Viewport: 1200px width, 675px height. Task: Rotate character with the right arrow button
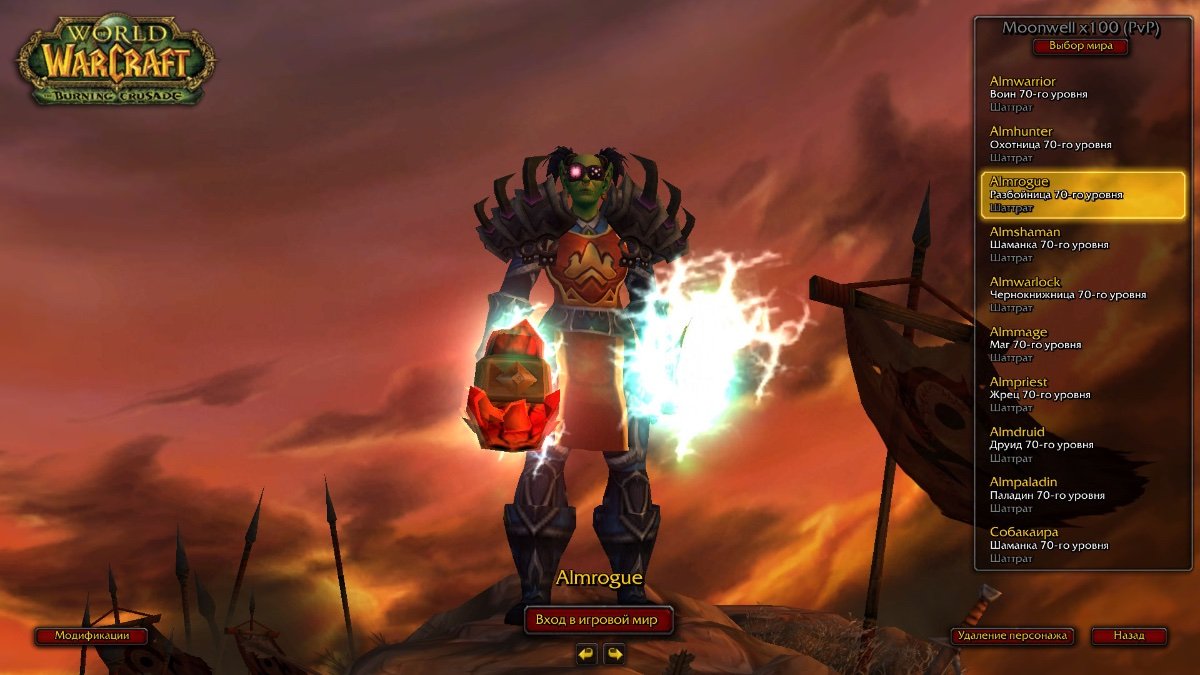[x=614, y=654]
